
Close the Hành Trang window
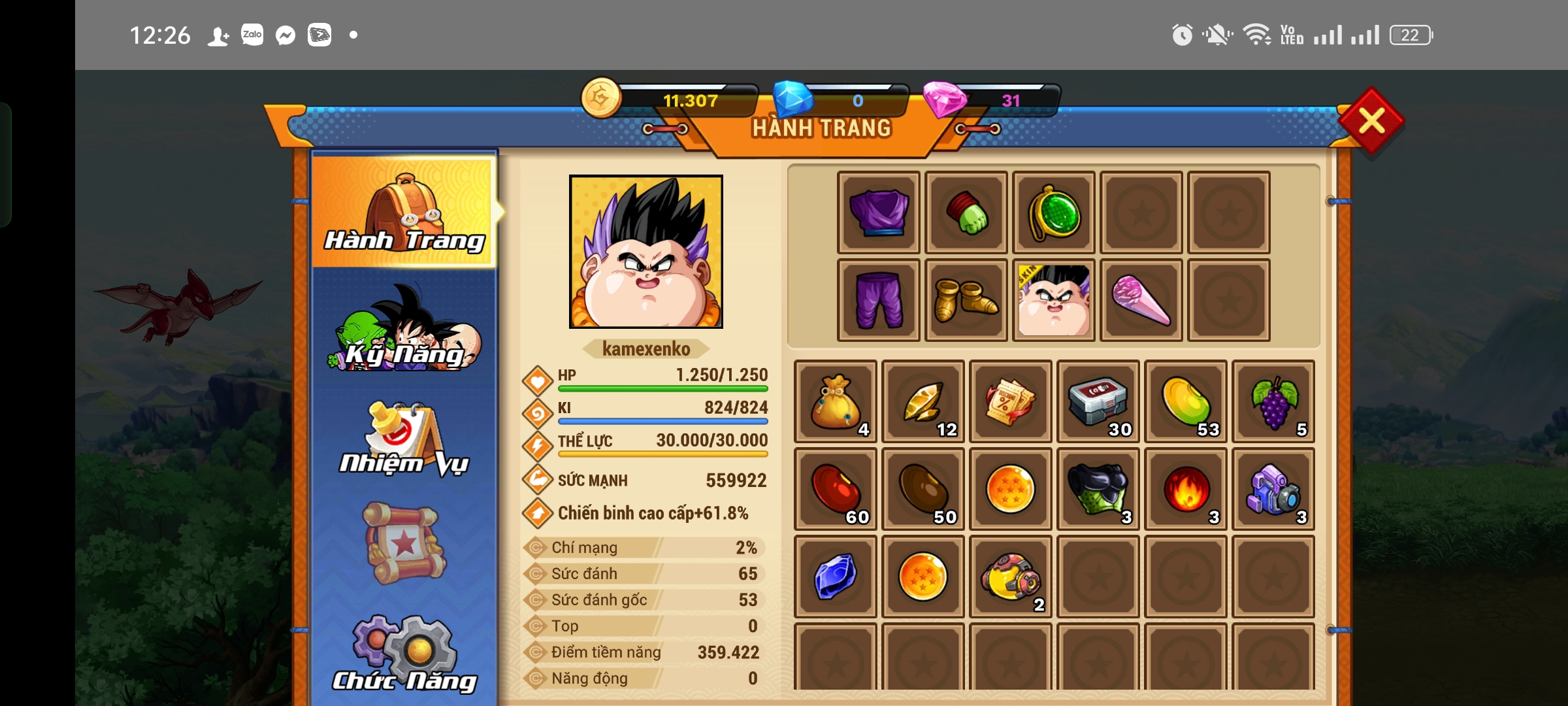click(1371, 121)
